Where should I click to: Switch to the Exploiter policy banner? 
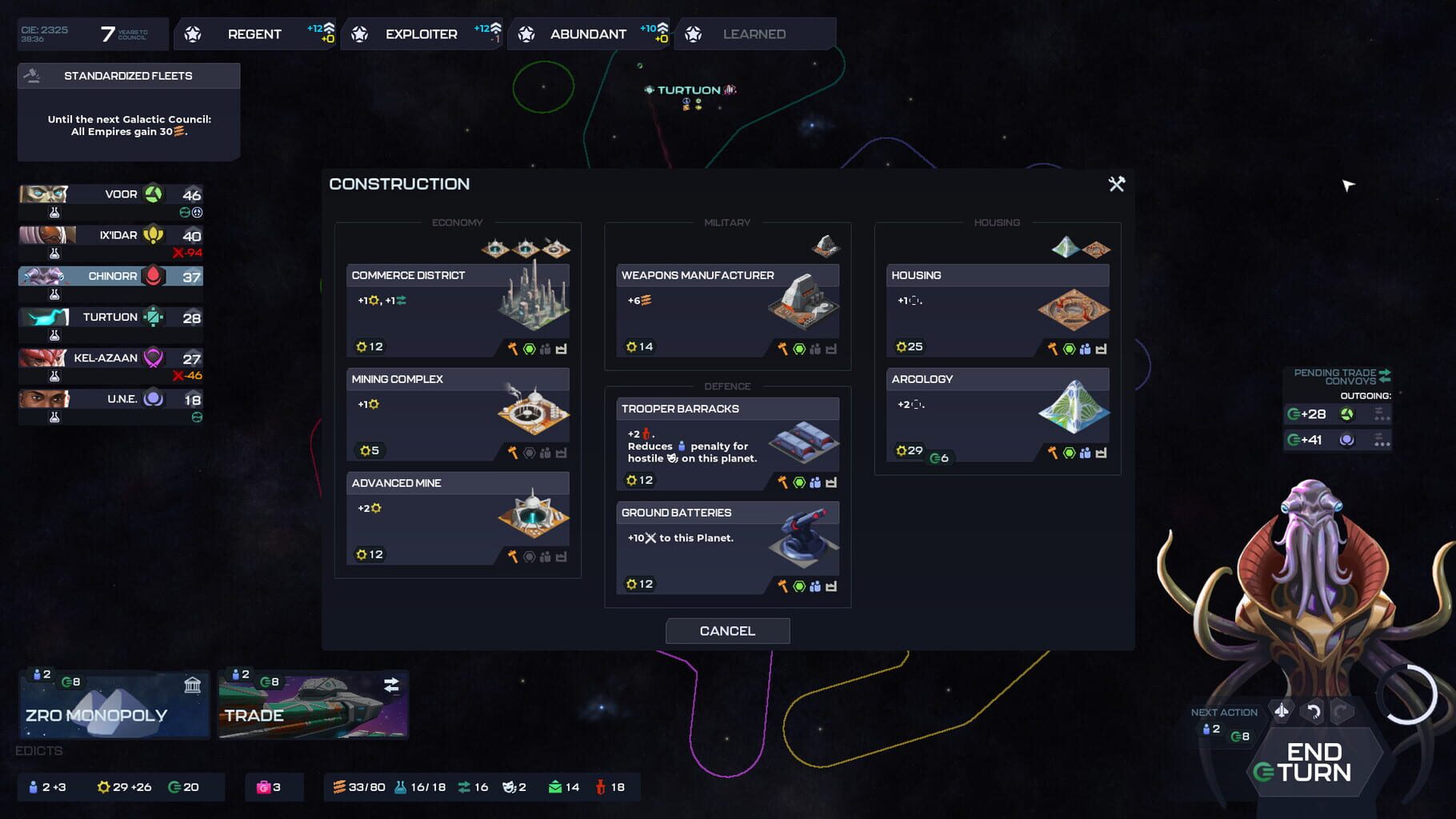pos(420,34)
